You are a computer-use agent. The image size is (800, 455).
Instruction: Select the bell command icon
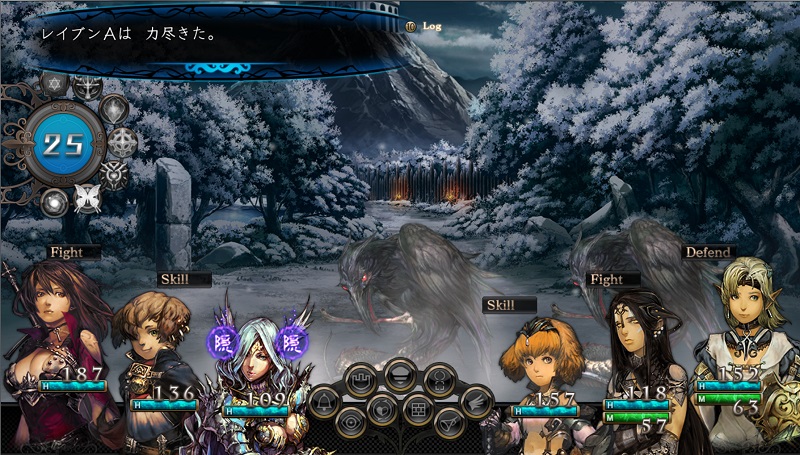tap(324, 403)
